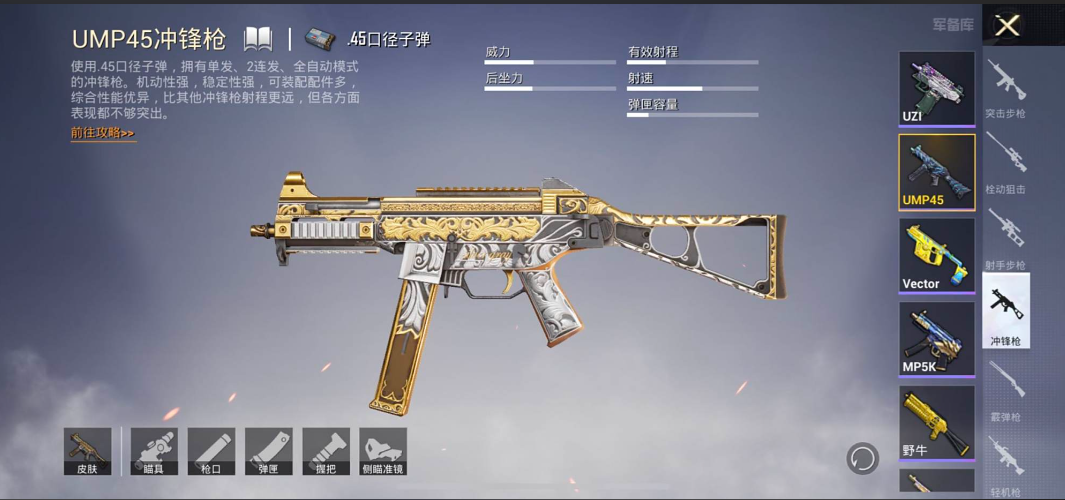Switch to the 霰弹枪 shotgun category
Screen dimensions: 1065x500
tap(1005, 391)
